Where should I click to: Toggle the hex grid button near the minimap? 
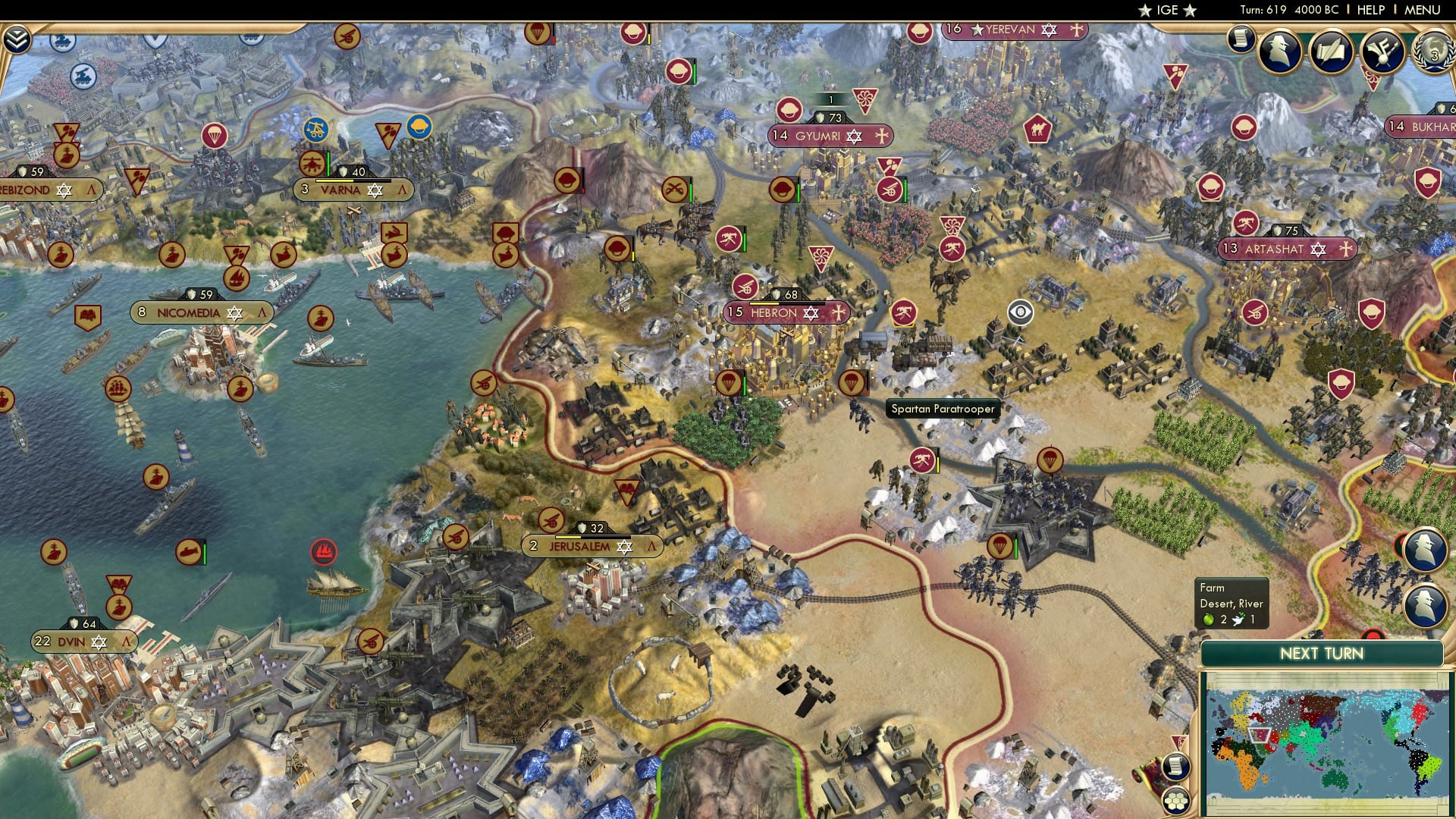(1175, 800)
